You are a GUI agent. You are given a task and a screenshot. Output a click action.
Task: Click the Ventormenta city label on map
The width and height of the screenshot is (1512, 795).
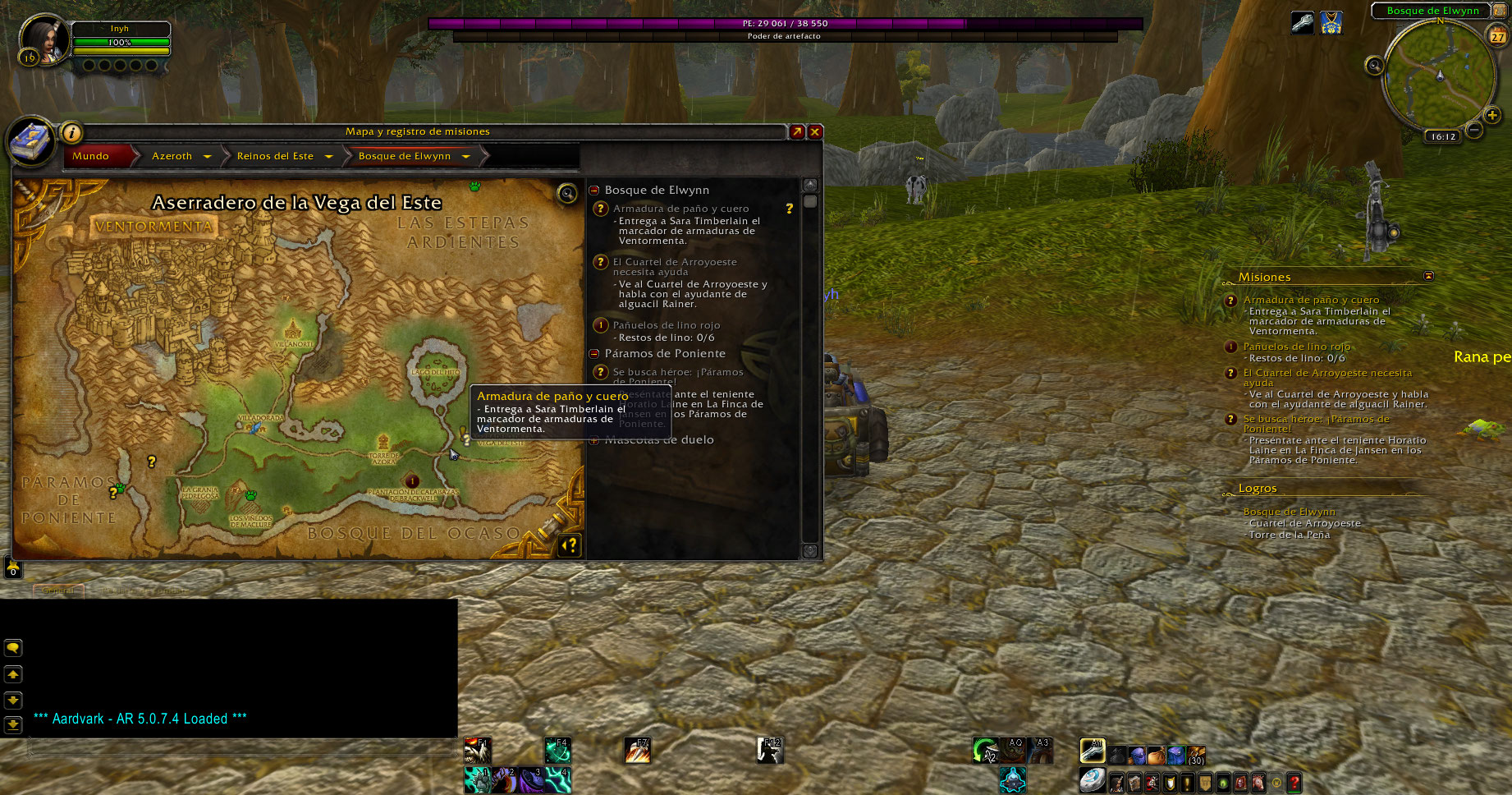(x=153, y=227)
